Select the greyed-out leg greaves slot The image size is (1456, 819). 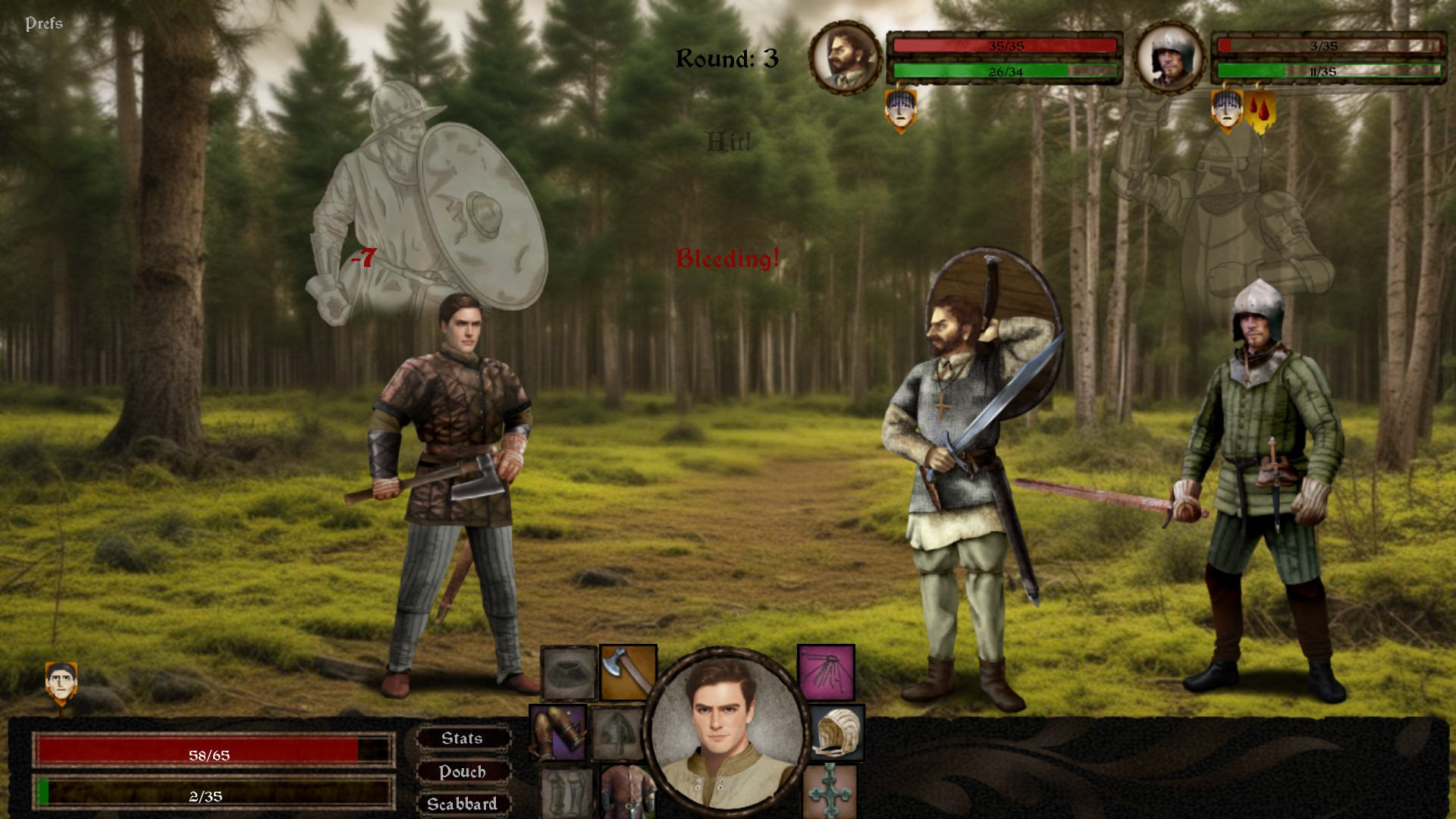coord(566,792)
